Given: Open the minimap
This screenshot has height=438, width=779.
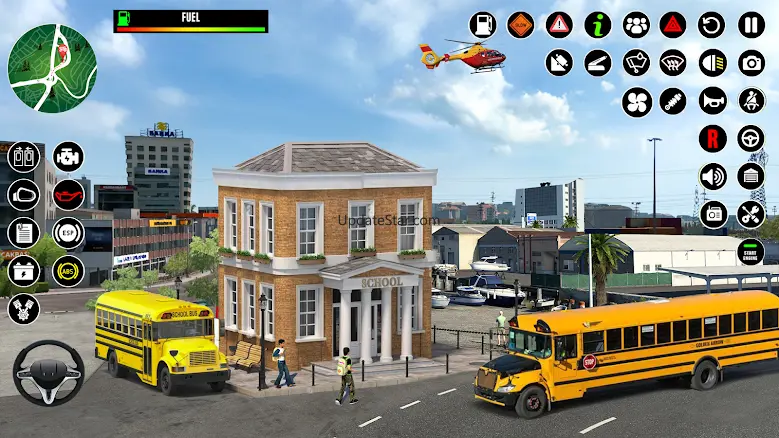Looking at the screenshot, I should [x=52, y=68].
